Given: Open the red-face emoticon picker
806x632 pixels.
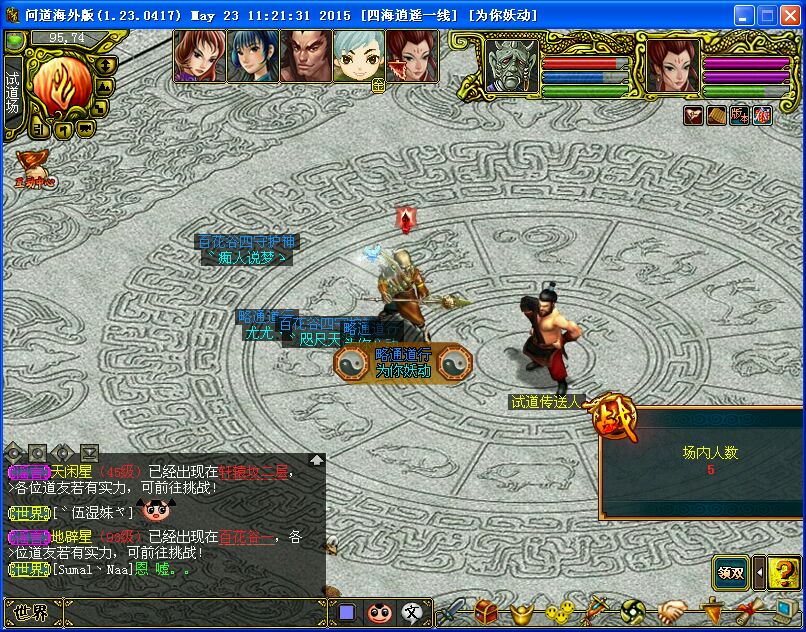Looking at the screenshot, I should 379,612.
